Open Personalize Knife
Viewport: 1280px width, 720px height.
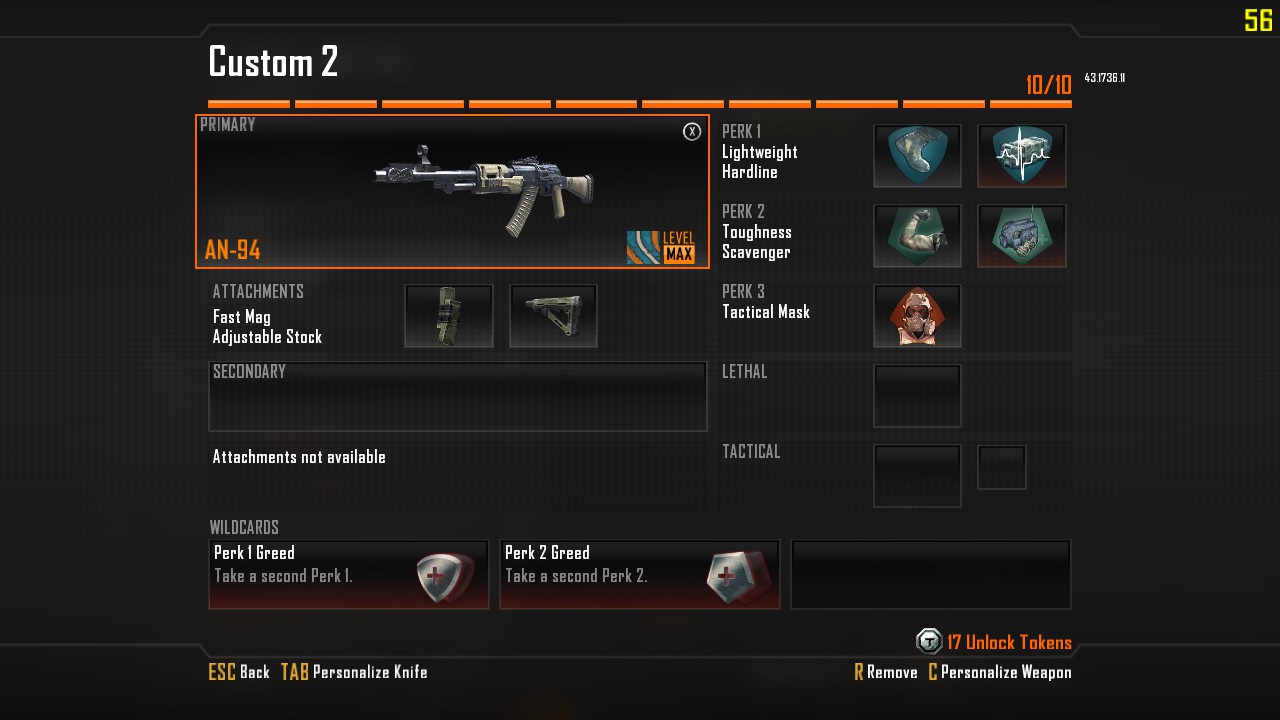(355, 672)
